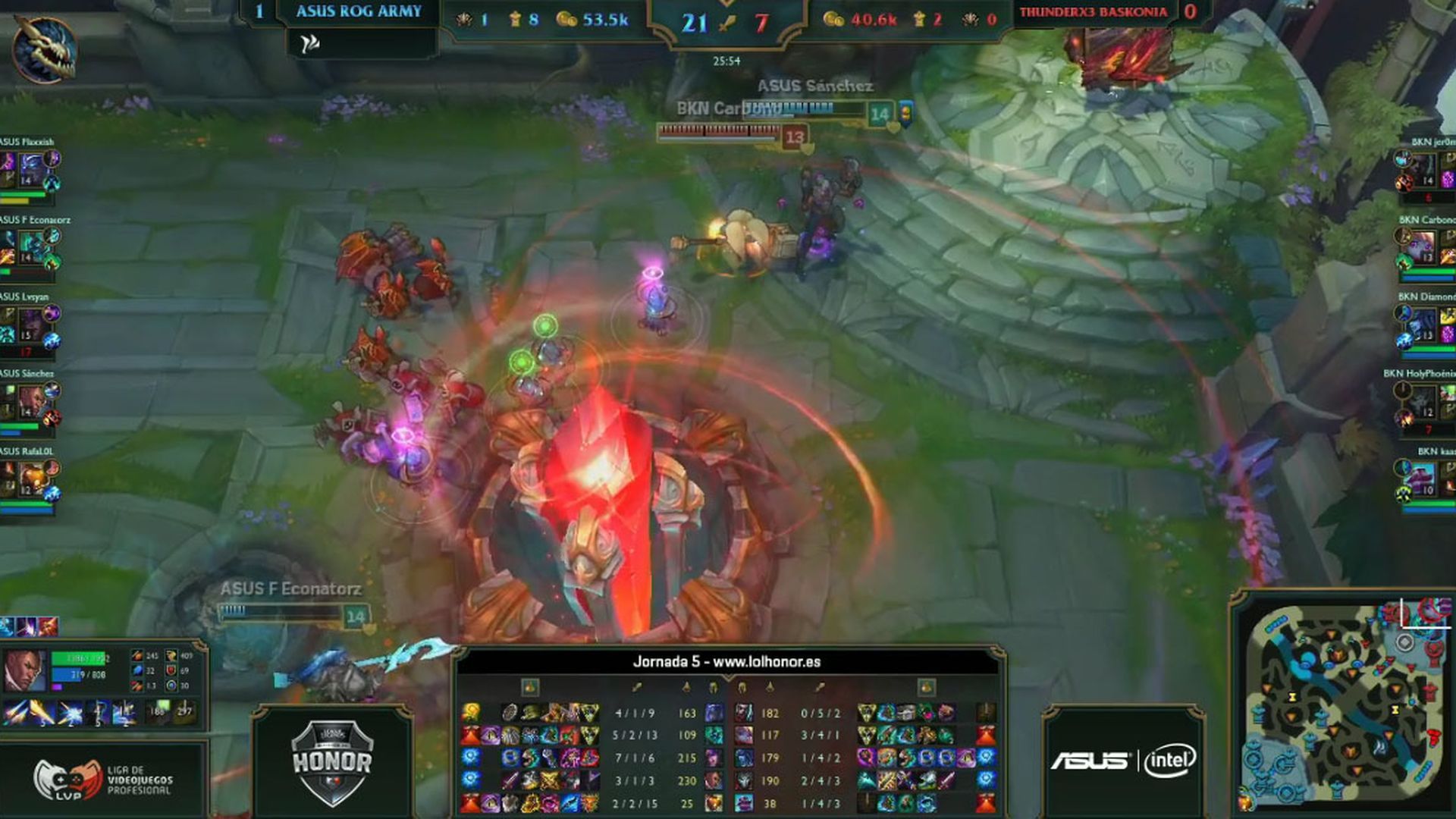Click the ASUS ROG ARMY team name
Image resolution: width=1456 pixels, height=819 pixels.
click(x=359, y=11)
